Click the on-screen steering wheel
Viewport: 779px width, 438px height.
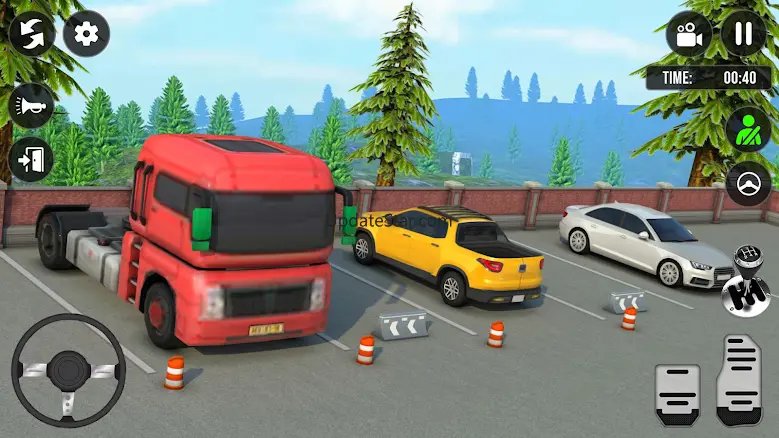(69, 368)
